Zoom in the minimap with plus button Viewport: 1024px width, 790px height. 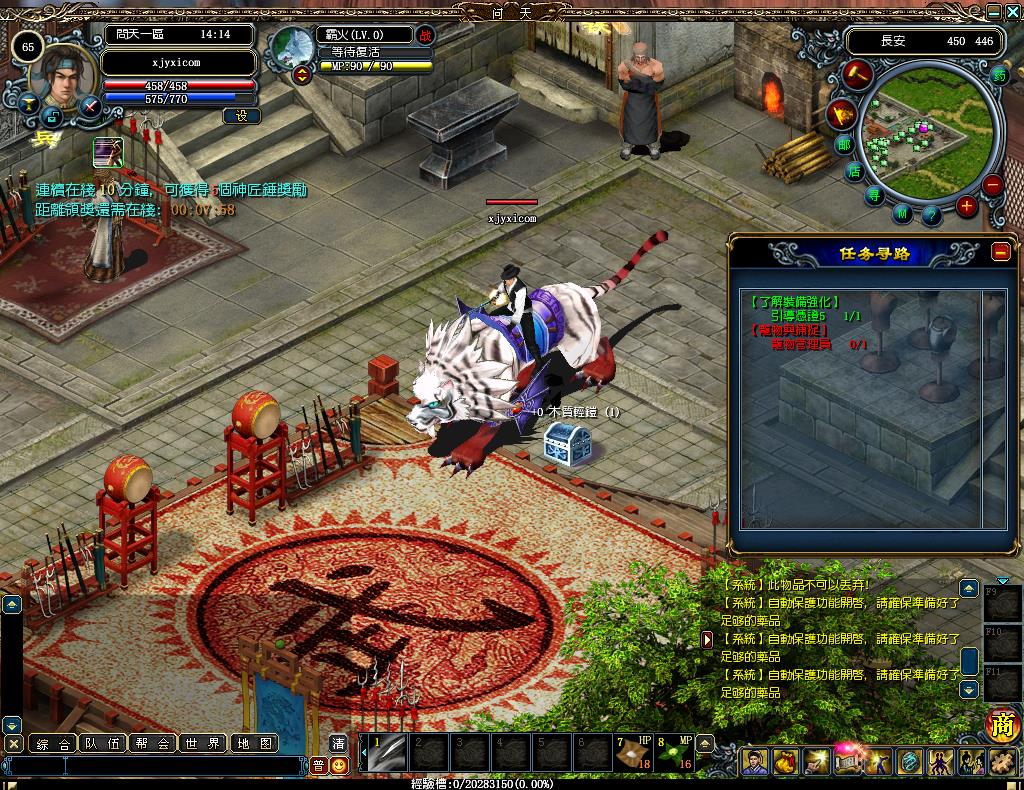point(966,207)
